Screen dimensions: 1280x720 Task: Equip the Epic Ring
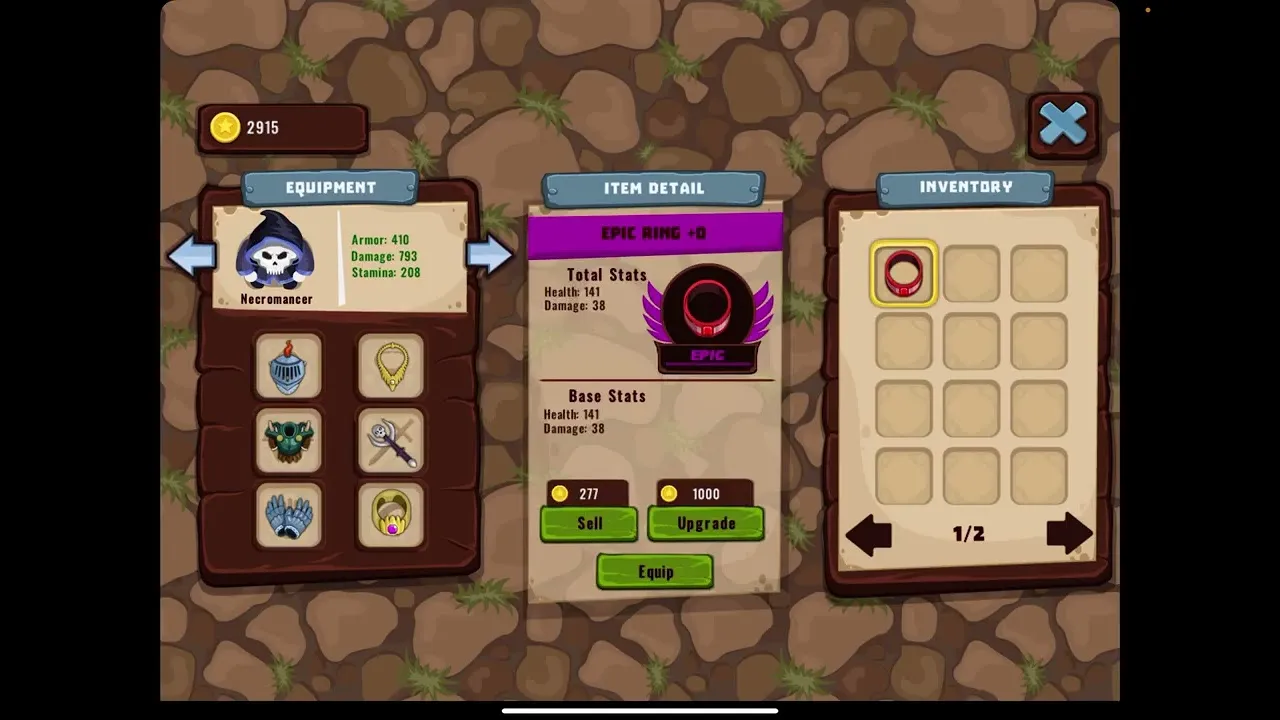pyautogui.click(x=655, y=571)
